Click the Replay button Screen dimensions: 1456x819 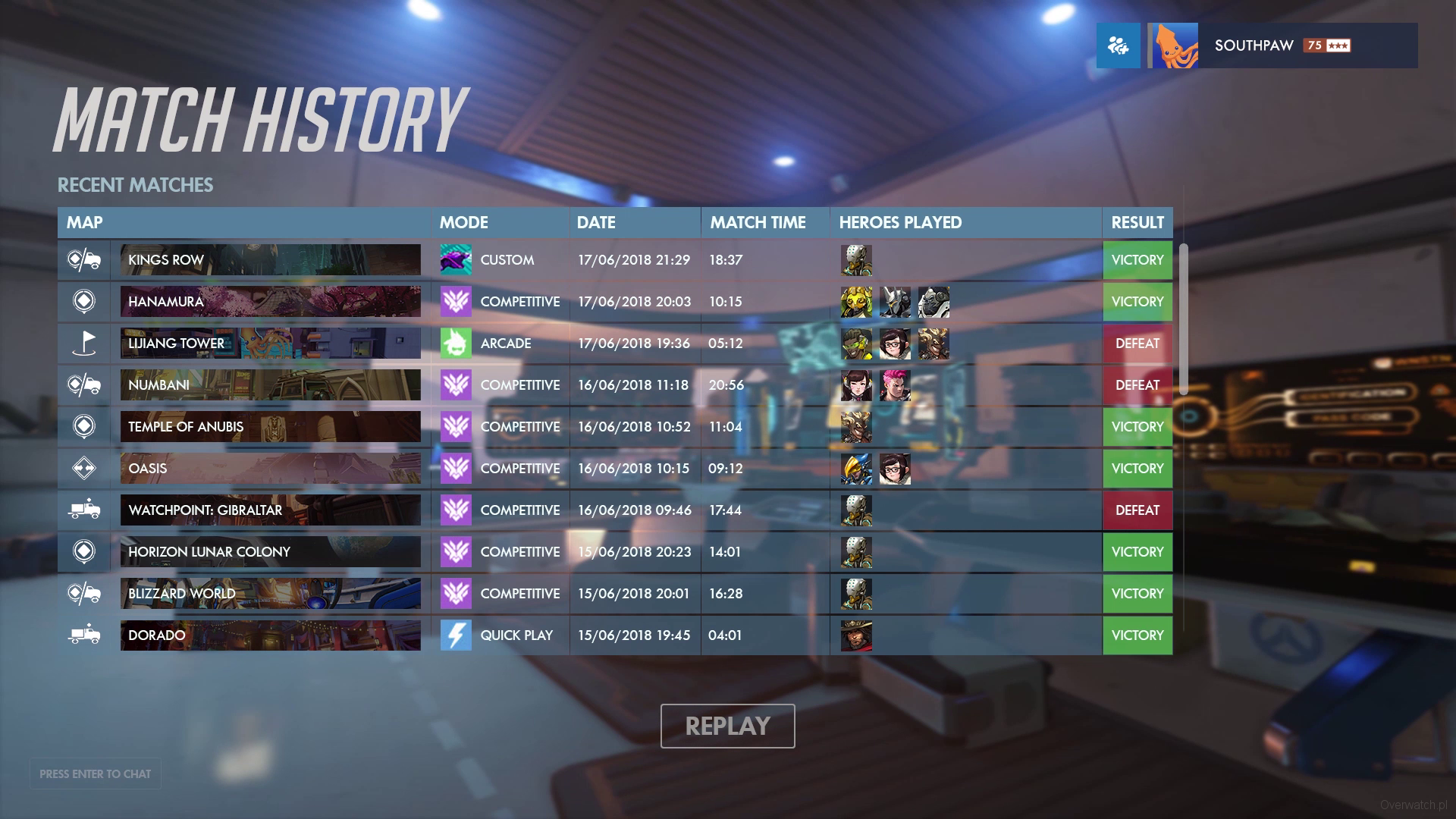(727, 726)
